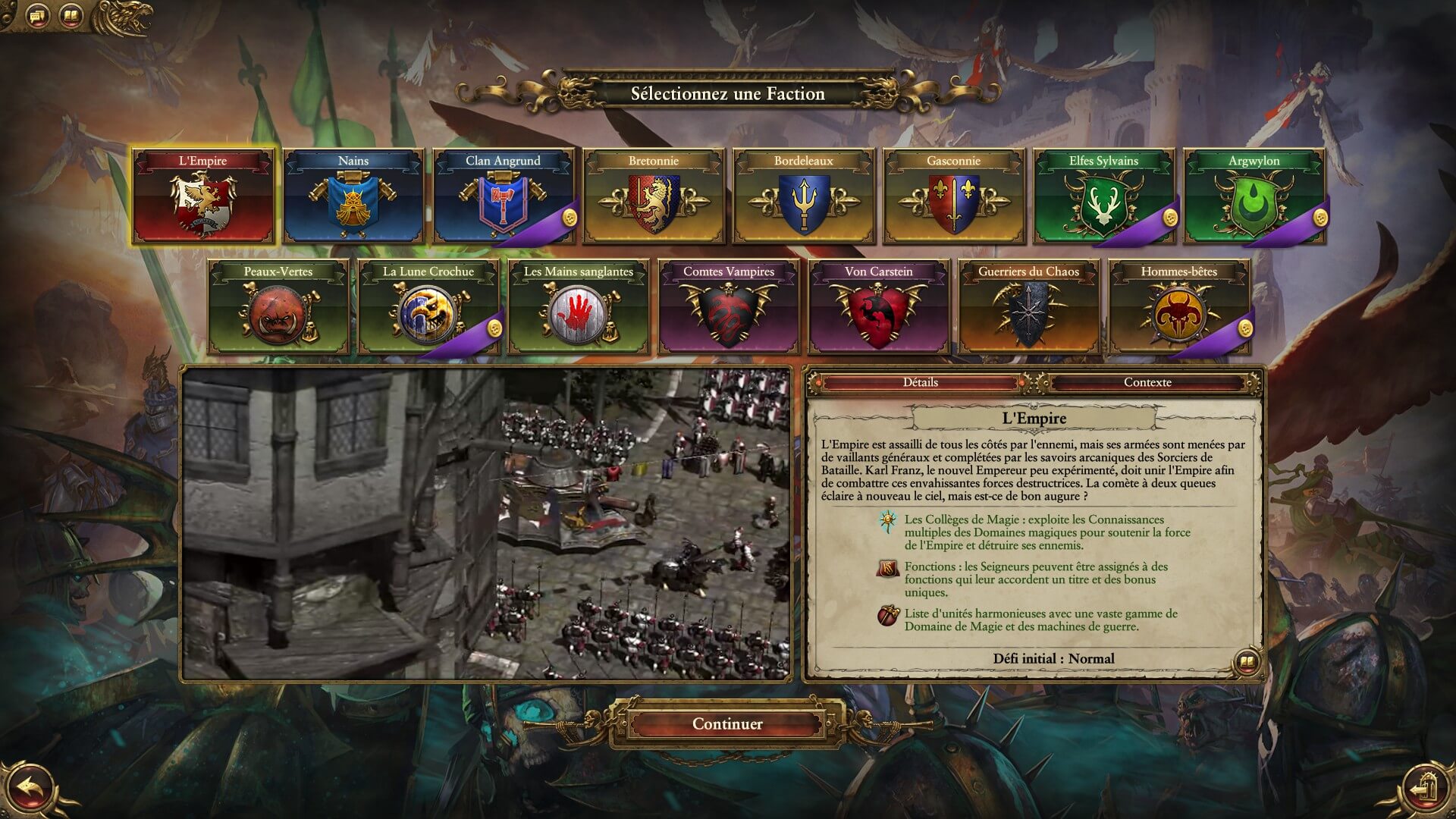Select the Comtes Vampires faction
The width and height of the screenshot is (1456, 819).
tap(728, 308)
